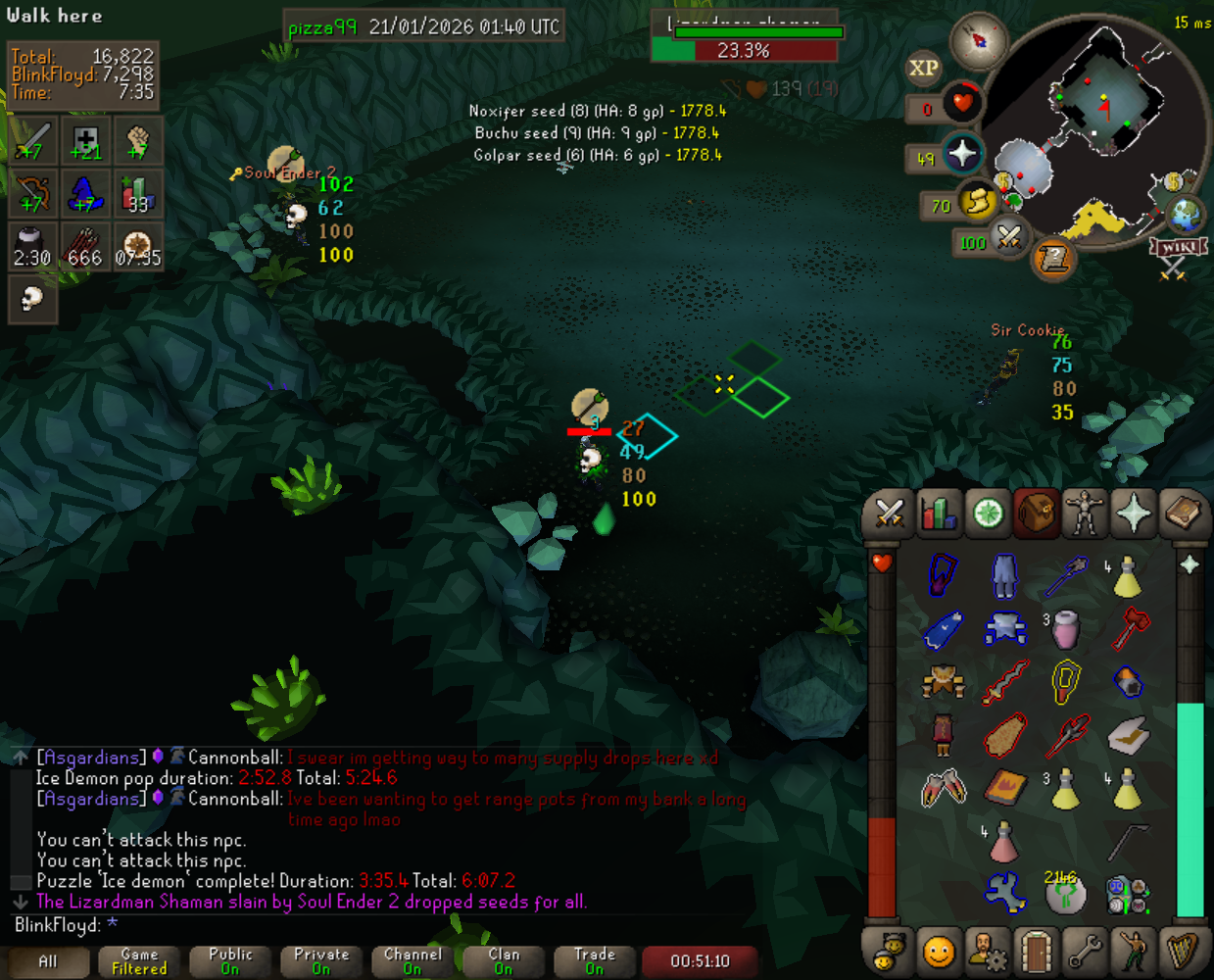Filter chat with the Game button

[139, 961]
